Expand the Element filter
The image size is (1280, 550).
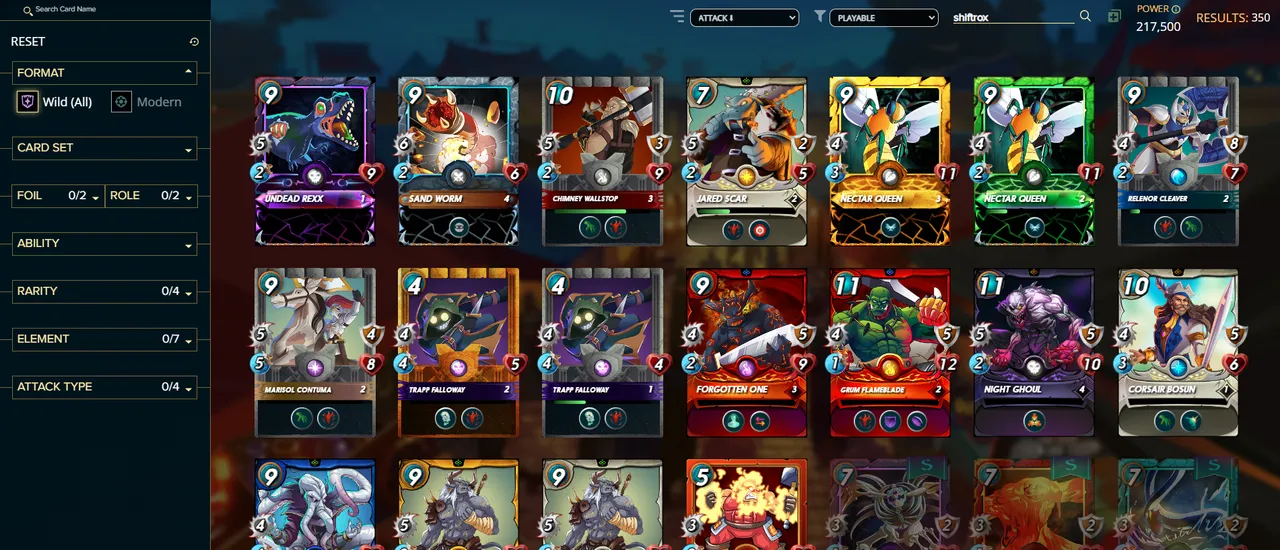104,340
